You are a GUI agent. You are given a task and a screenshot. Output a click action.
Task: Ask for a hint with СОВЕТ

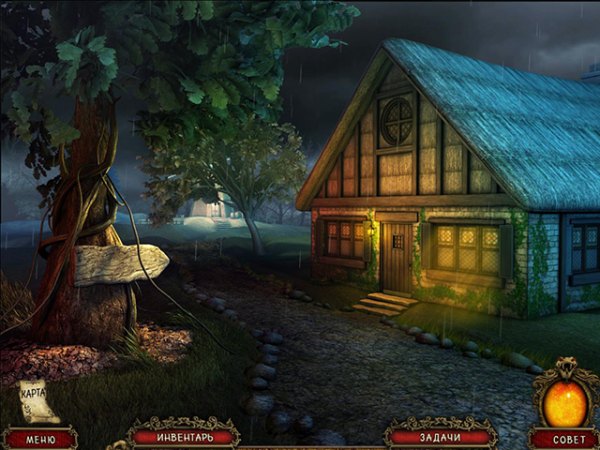[x=563, y=438]
